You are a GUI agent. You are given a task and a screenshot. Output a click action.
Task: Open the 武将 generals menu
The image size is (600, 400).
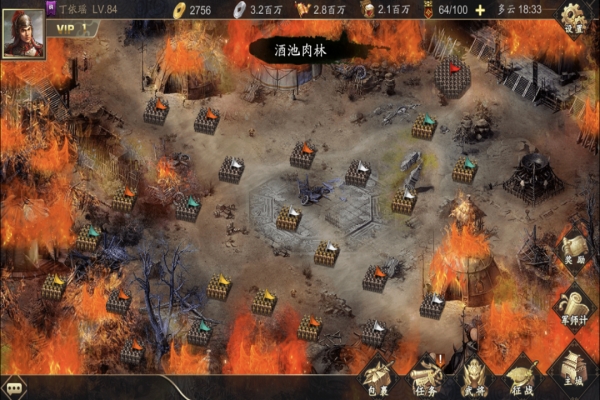point(473,375)
